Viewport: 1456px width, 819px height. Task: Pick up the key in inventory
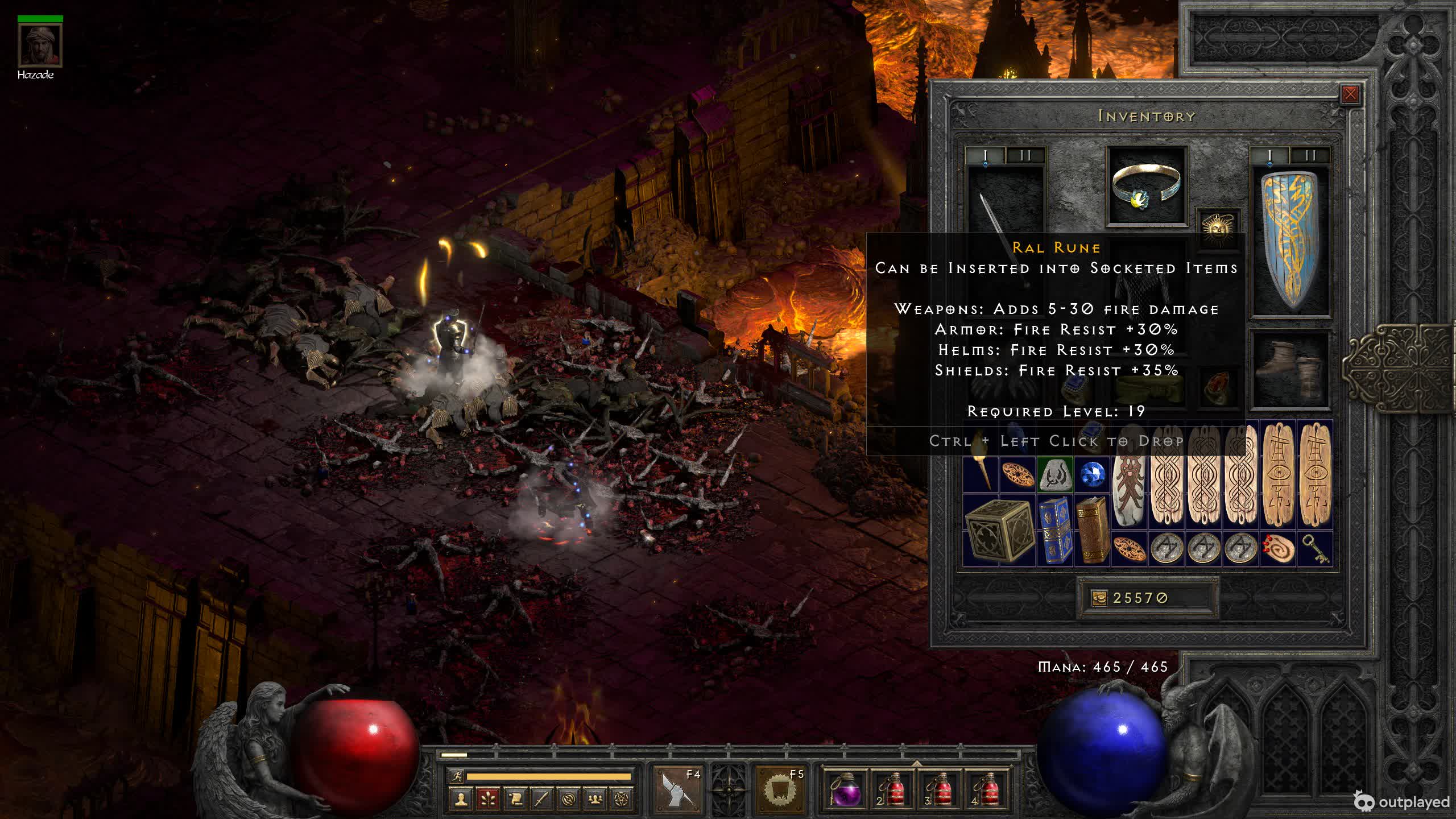coord(1315,549)
